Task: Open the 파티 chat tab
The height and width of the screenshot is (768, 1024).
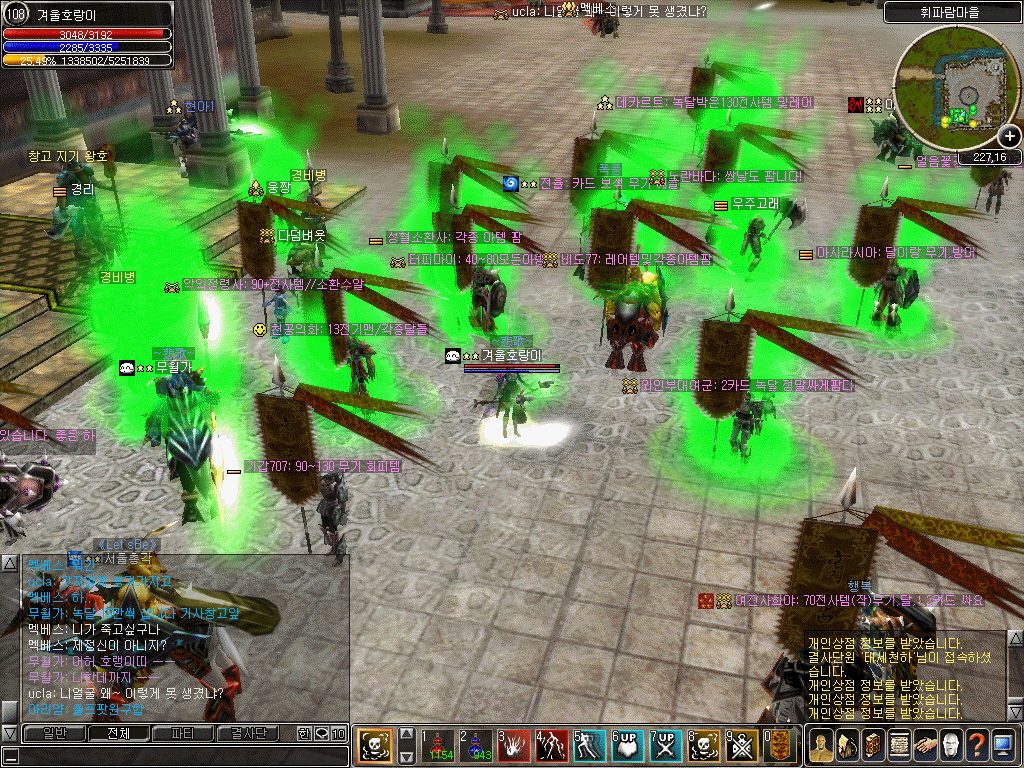Action: tap(182, 733)
